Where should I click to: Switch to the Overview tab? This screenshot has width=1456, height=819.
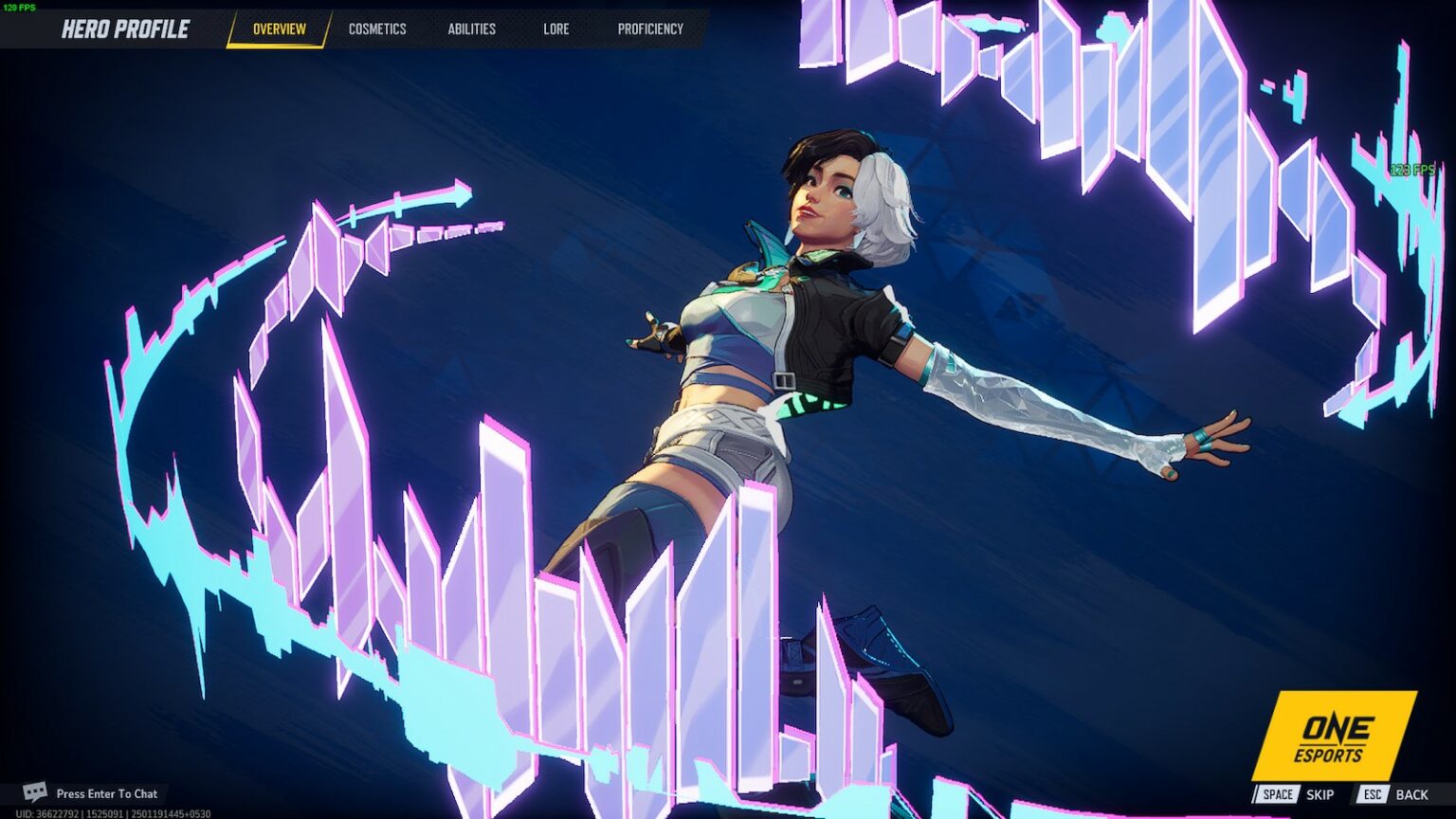point(279,29)
